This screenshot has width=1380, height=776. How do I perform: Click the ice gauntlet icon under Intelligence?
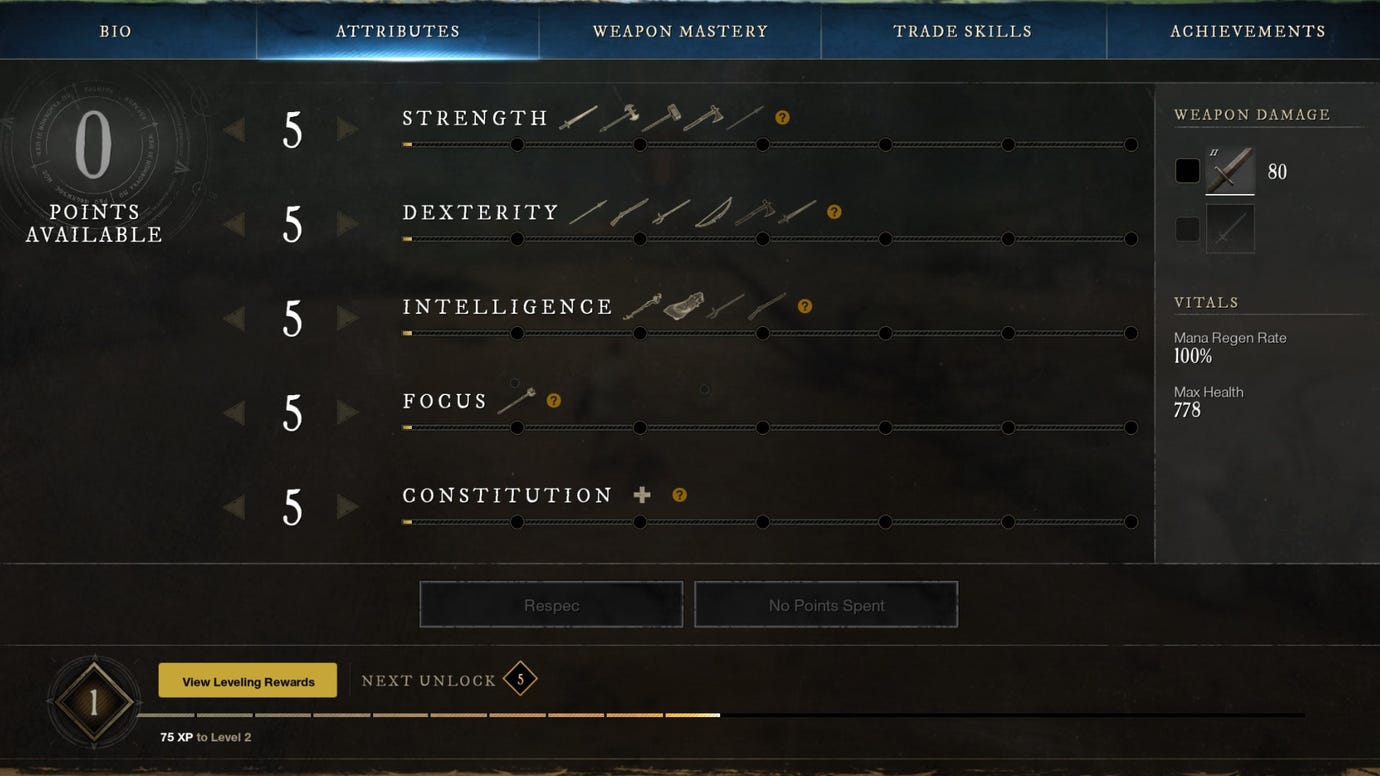tap(683, 305)
